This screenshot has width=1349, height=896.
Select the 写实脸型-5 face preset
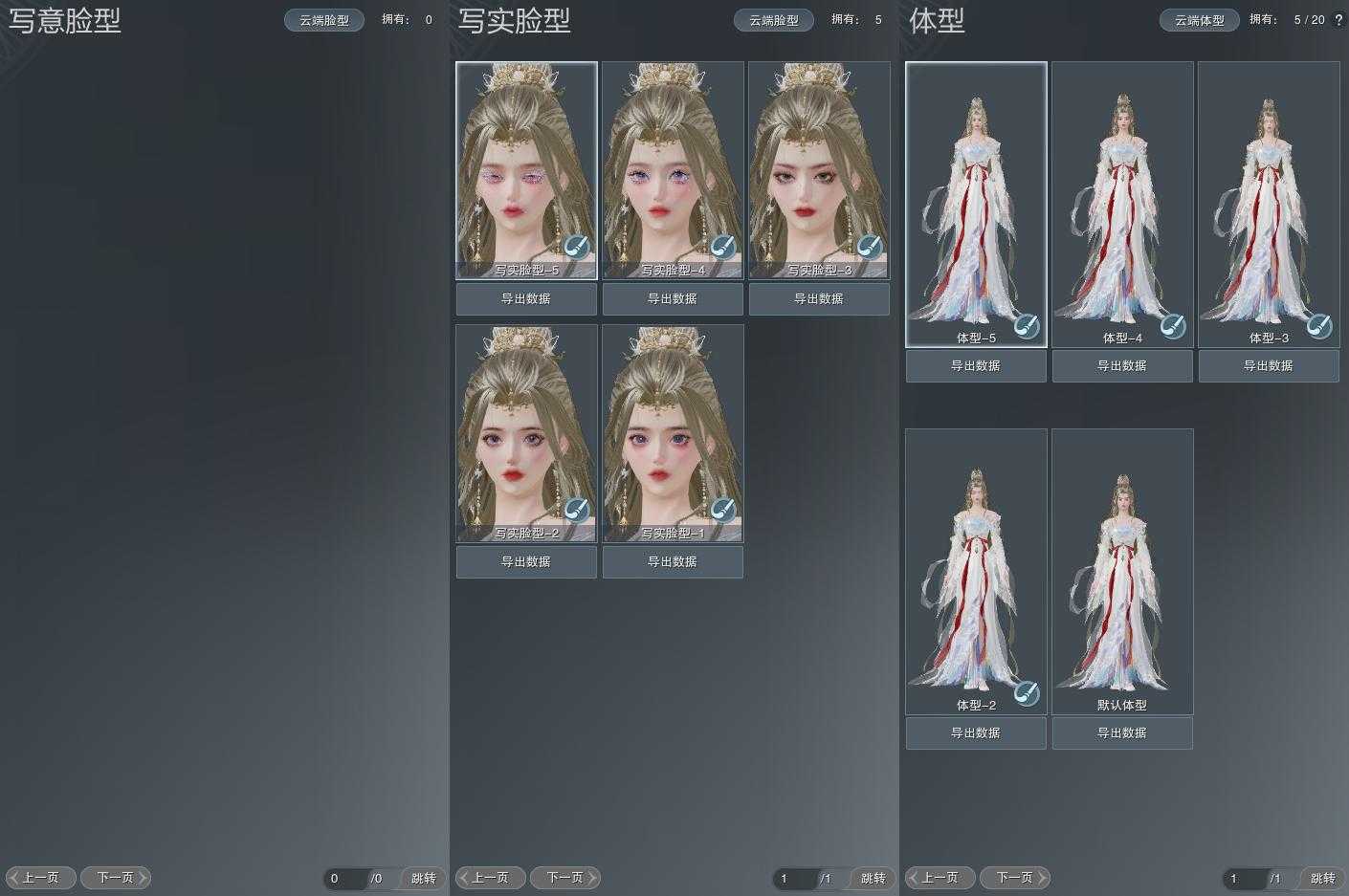click(x=526, y=170)
